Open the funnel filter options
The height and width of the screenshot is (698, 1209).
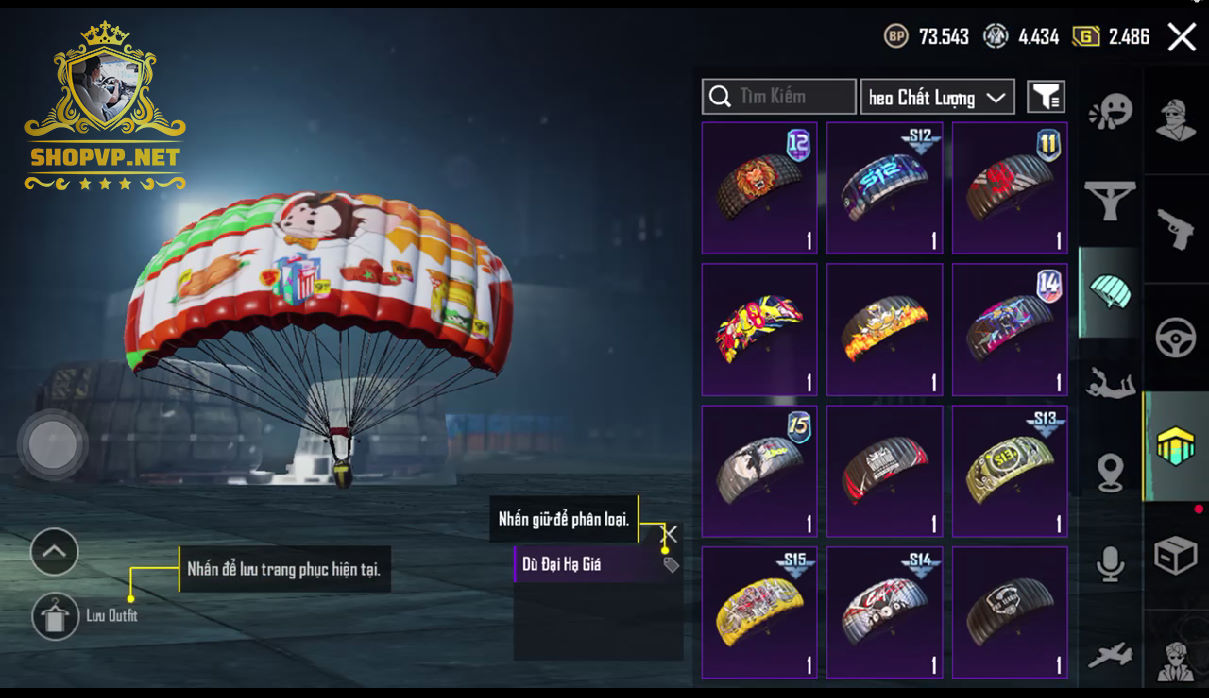click(1046, 97)
